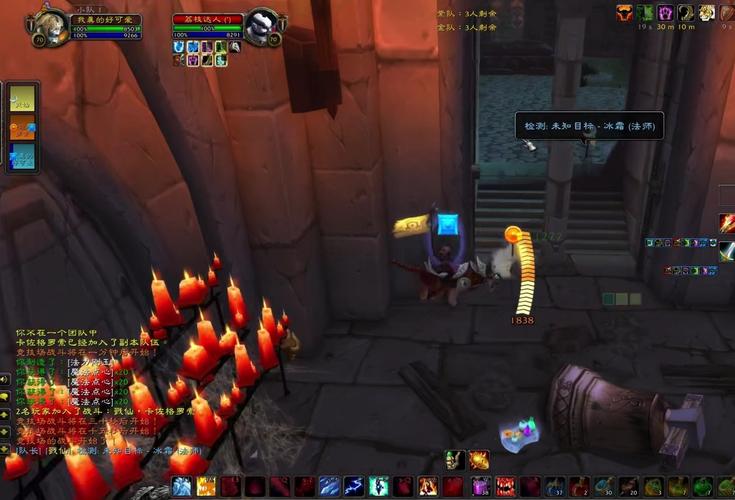Select the yellow panel on left sidebar

22,98
